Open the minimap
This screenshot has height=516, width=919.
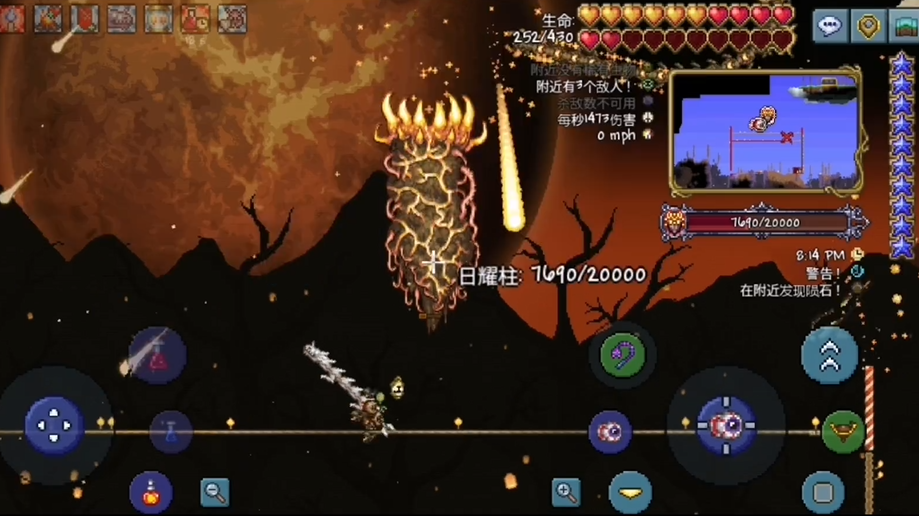click(765, 130)
